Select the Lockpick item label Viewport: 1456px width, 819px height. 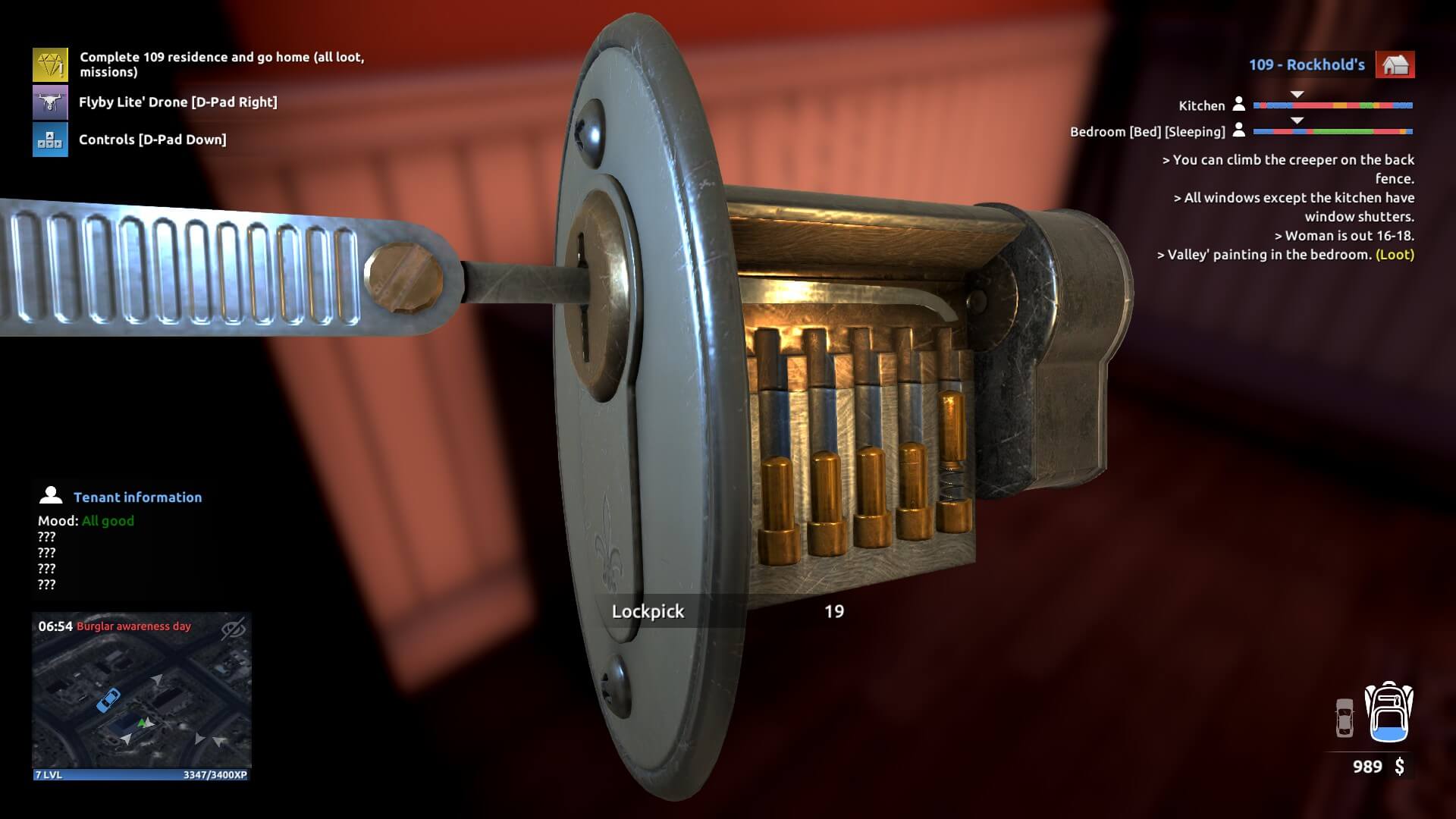pos(648,611)
